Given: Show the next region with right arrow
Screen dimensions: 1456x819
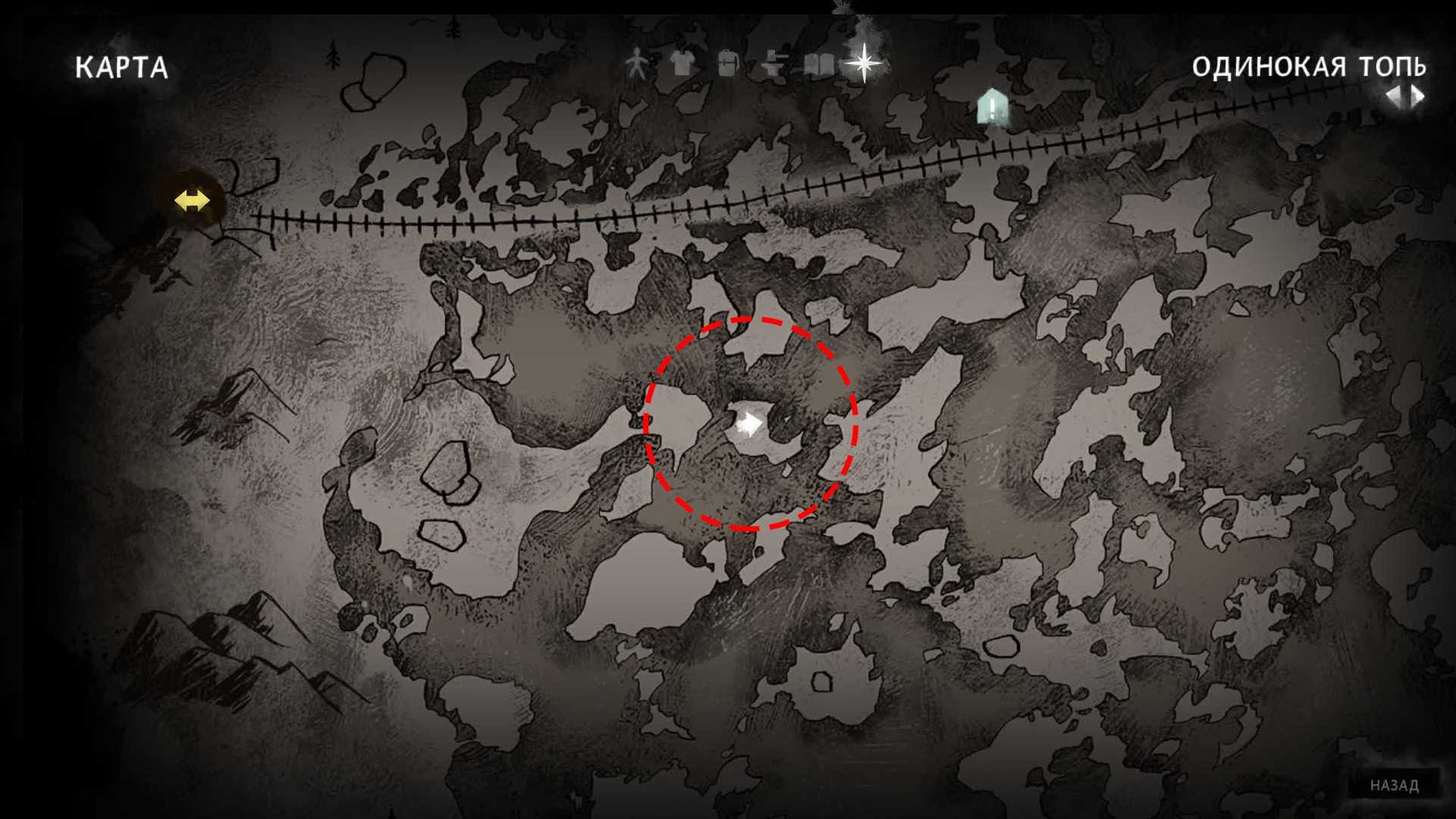Looking at the screenshot, I should coord(1417,96).
